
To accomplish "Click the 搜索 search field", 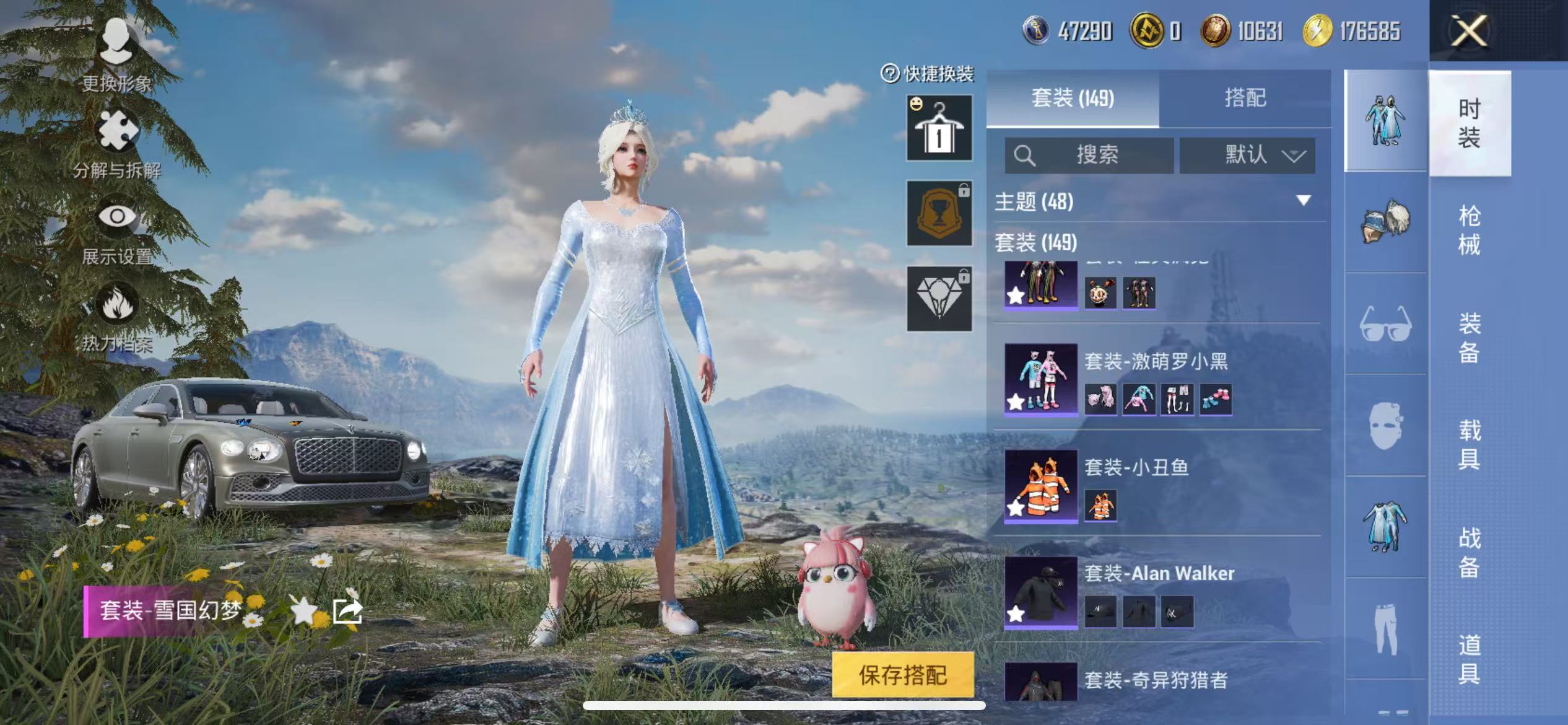I will click(1089, 155).
